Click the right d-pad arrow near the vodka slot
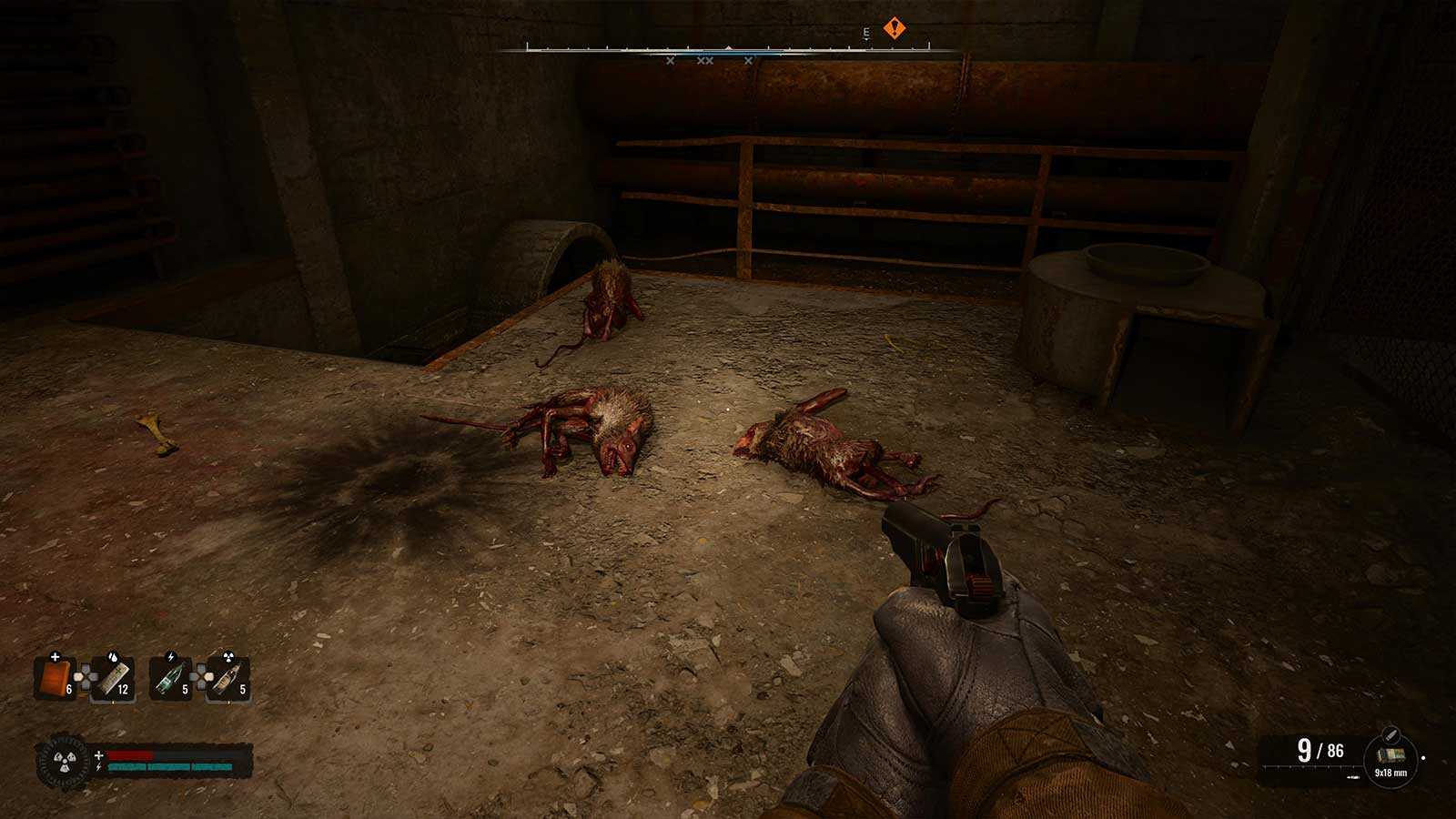The height and width of the screenshot is (819, 1456). click(x=207, y=676)
